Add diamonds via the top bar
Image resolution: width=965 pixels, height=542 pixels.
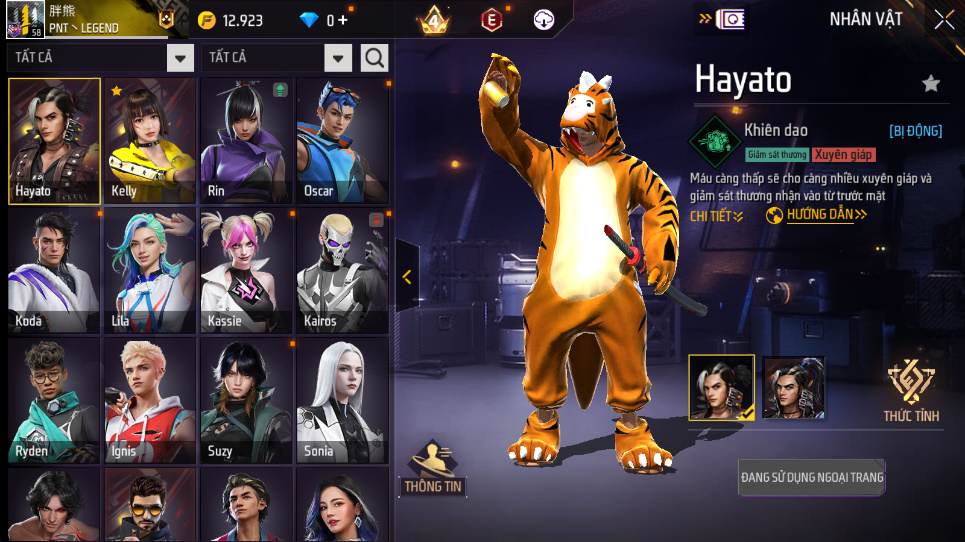click(343, 20)
